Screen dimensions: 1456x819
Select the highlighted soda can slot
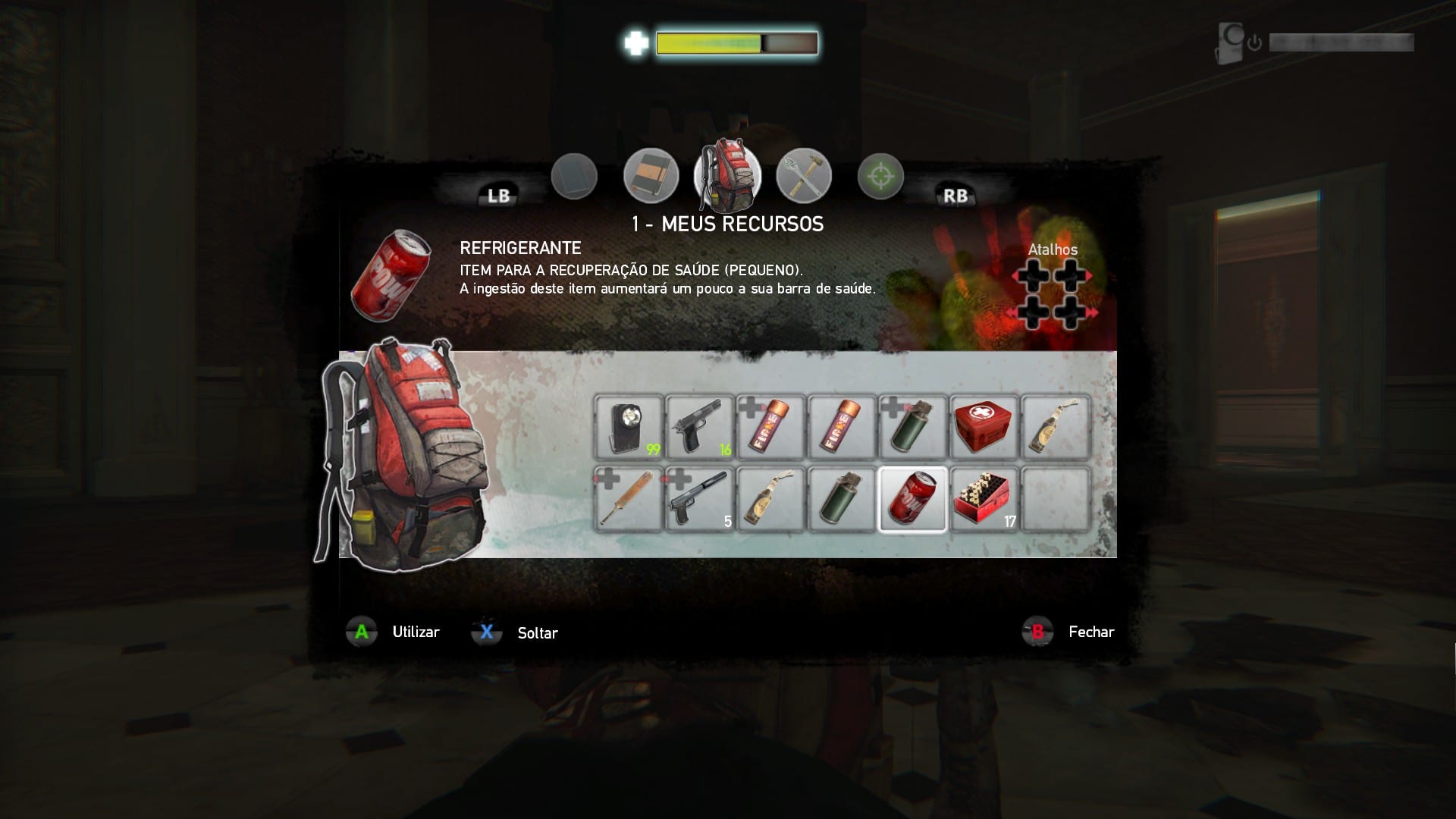tap(913, 499)
